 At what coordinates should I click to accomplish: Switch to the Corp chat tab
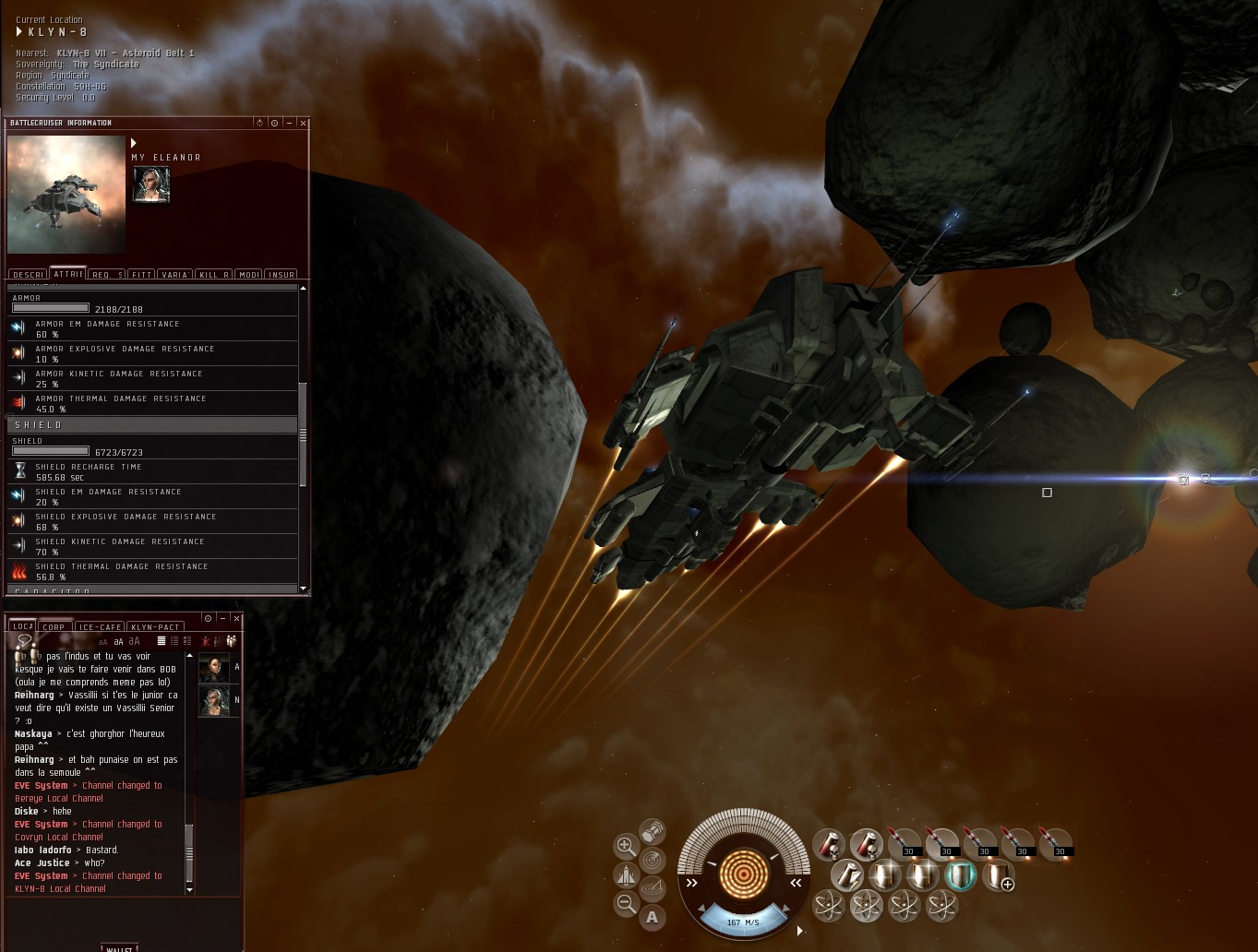tap(54, 627)
